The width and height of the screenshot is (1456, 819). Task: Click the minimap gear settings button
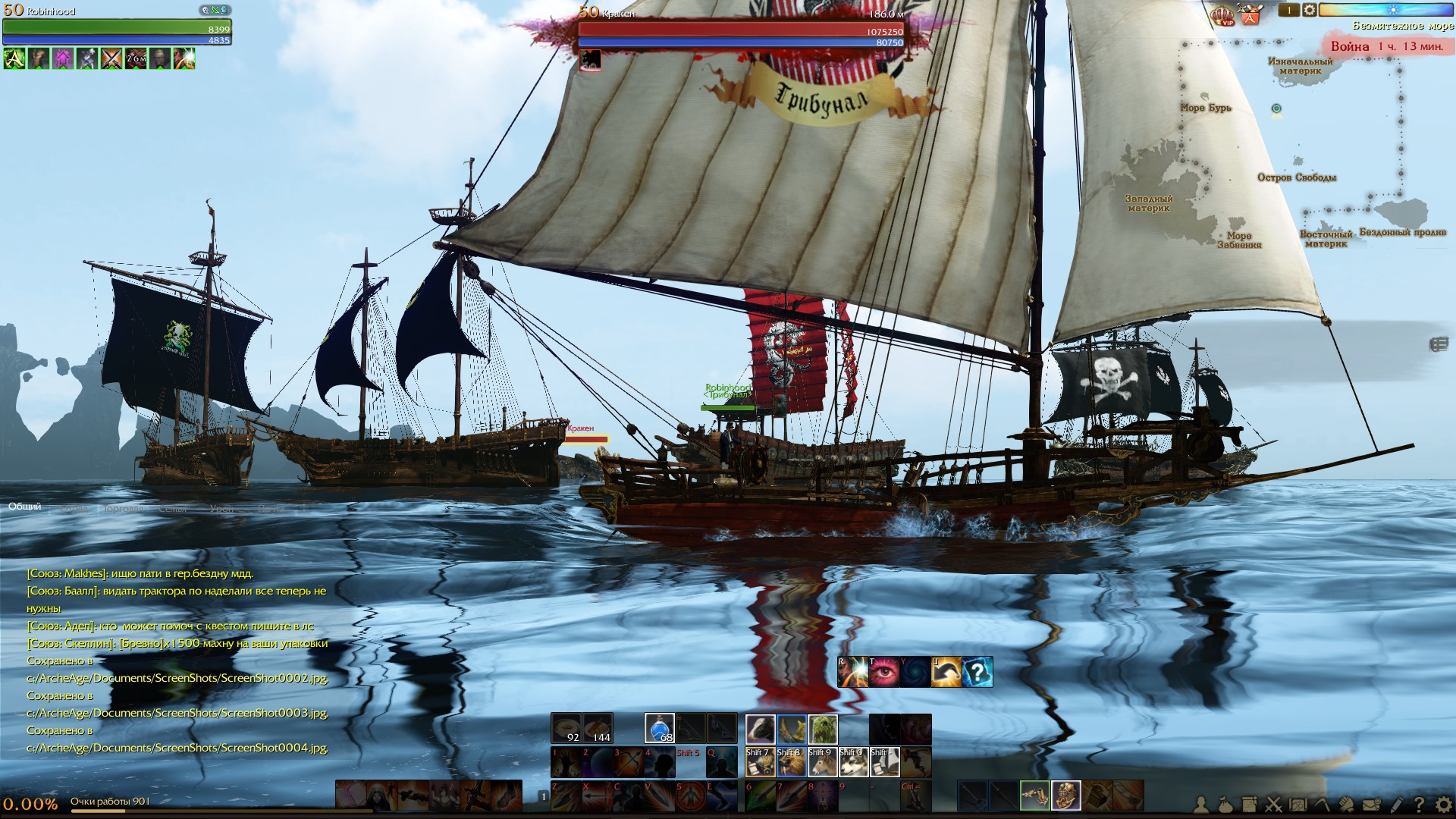1310,11
